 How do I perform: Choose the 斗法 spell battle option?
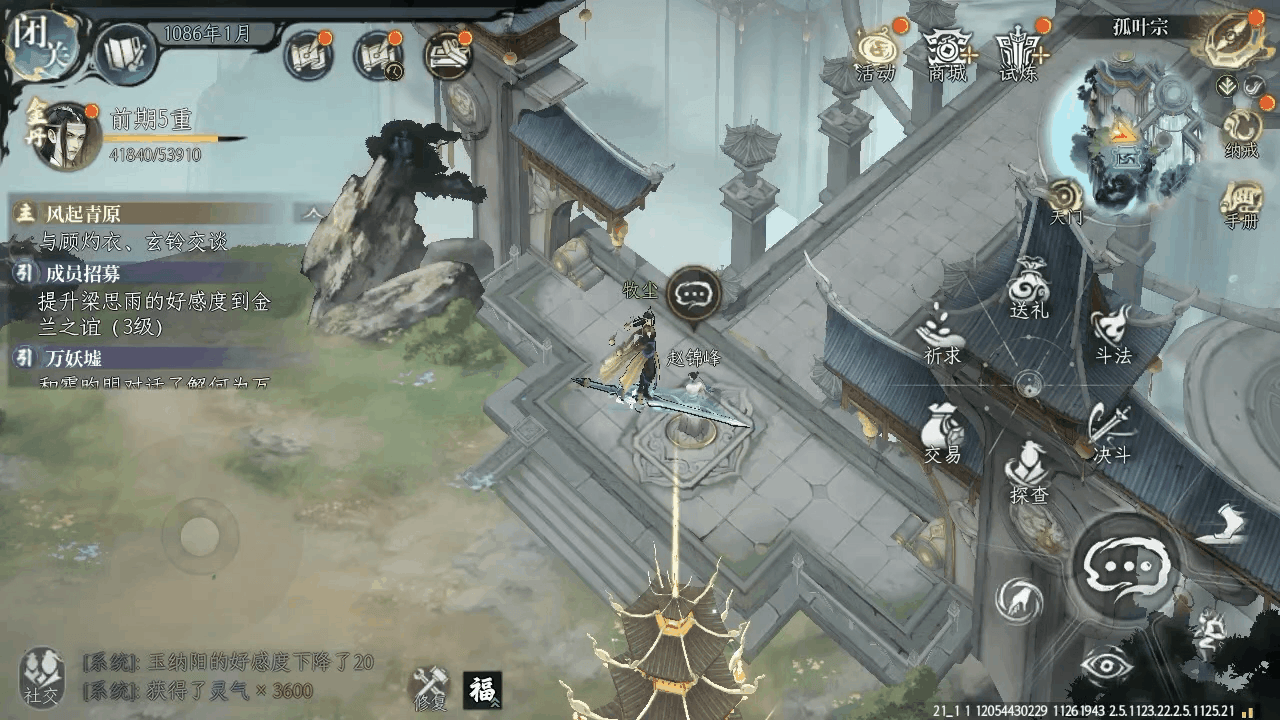pyautogui.click(x=1111, y=335)
